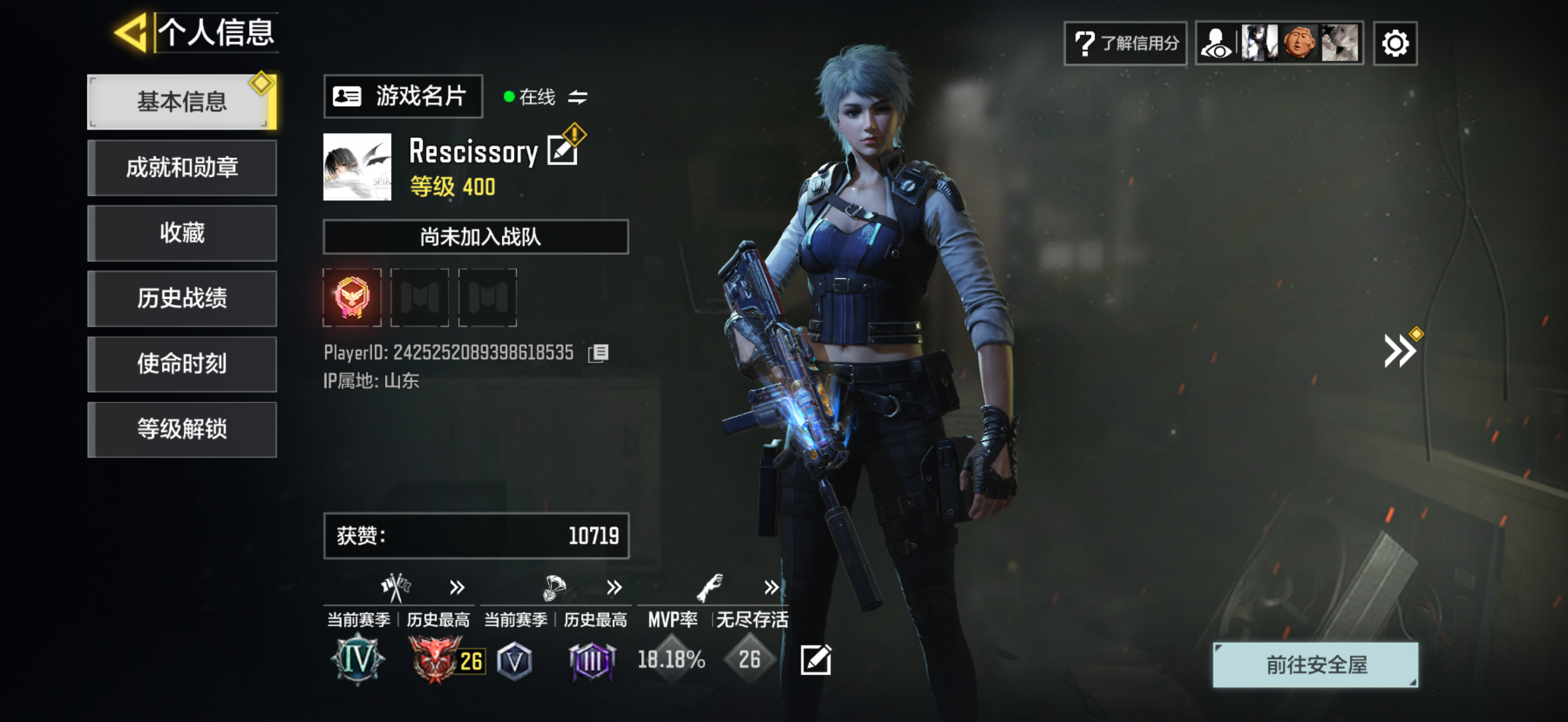Switch to the 成就和勋章 tab
The width and height of the screenshot is (1568, 722).
point(182,167)
